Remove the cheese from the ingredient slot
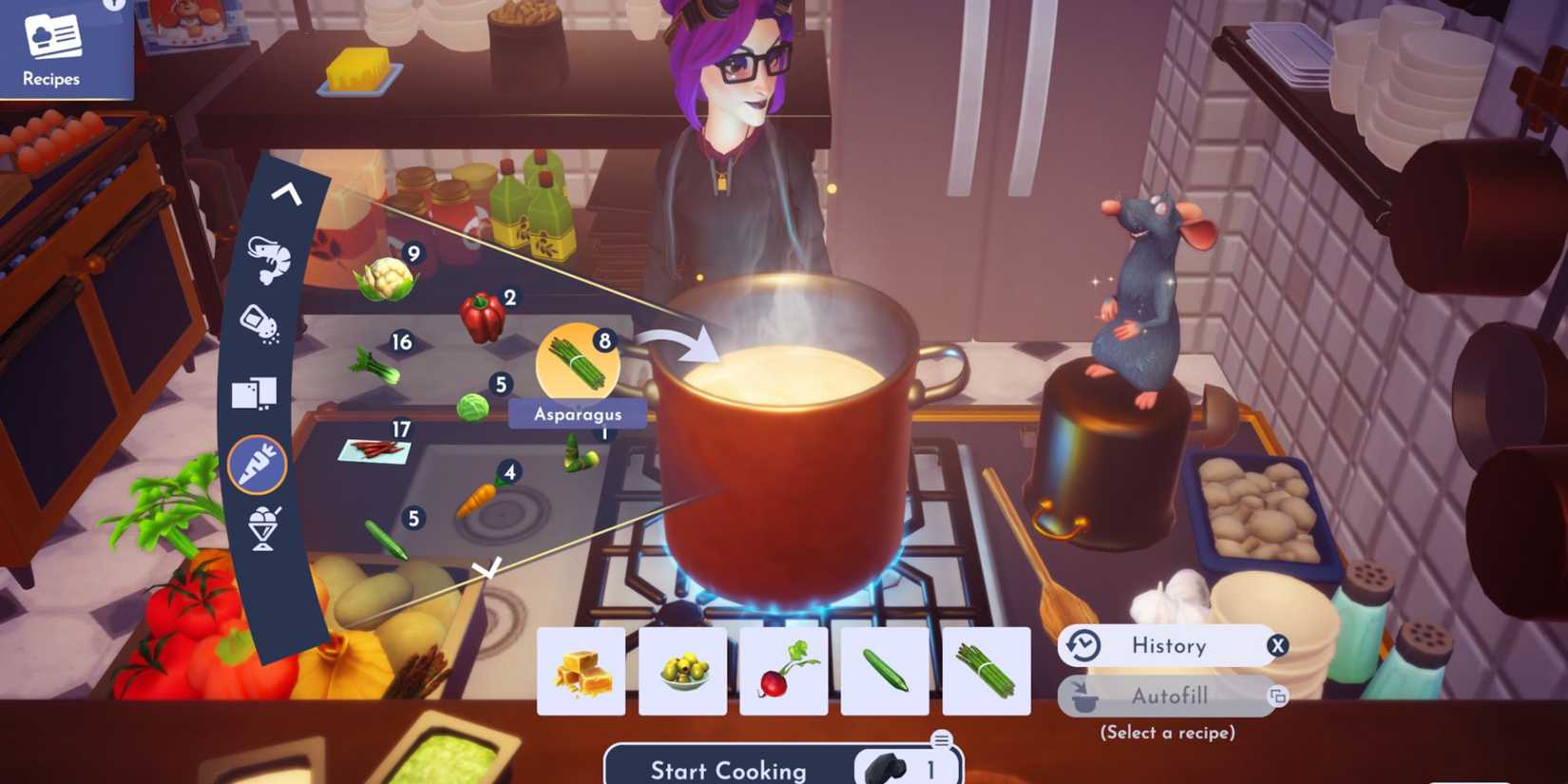Viewport: 1568px width, 784px height. [581, 671]
